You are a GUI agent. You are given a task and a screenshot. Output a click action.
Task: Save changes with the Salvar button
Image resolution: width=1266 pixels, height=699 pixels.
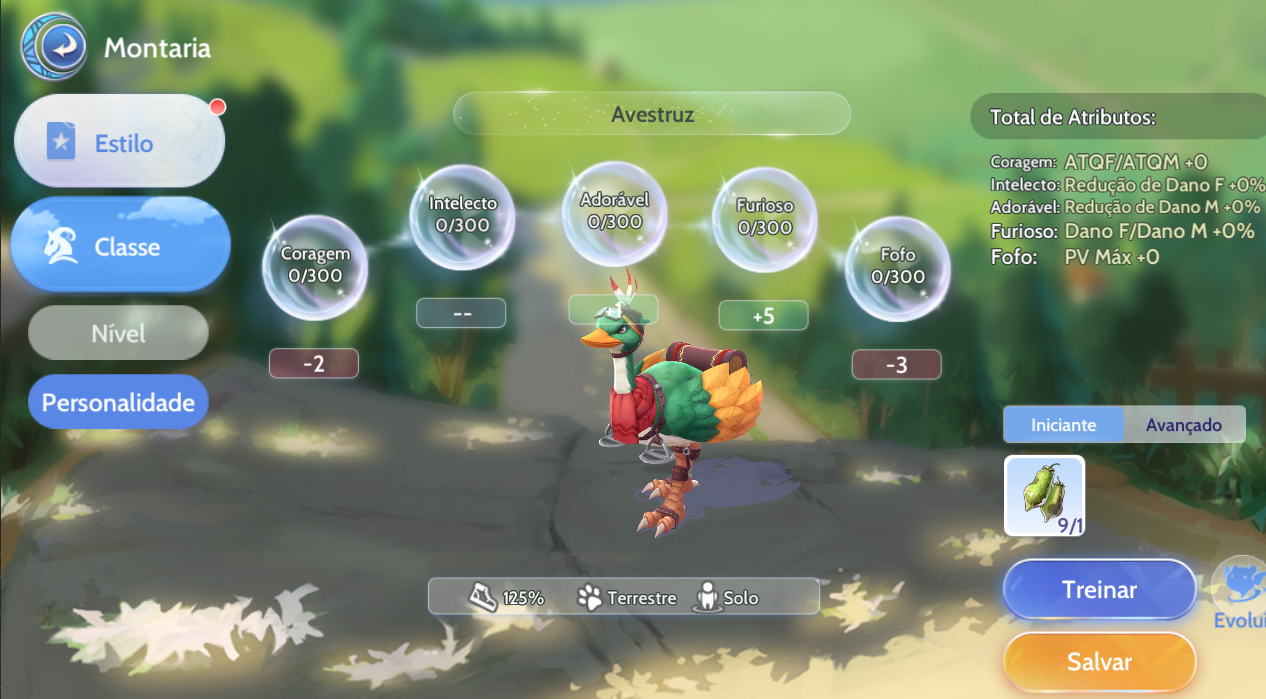(1099, 662)
